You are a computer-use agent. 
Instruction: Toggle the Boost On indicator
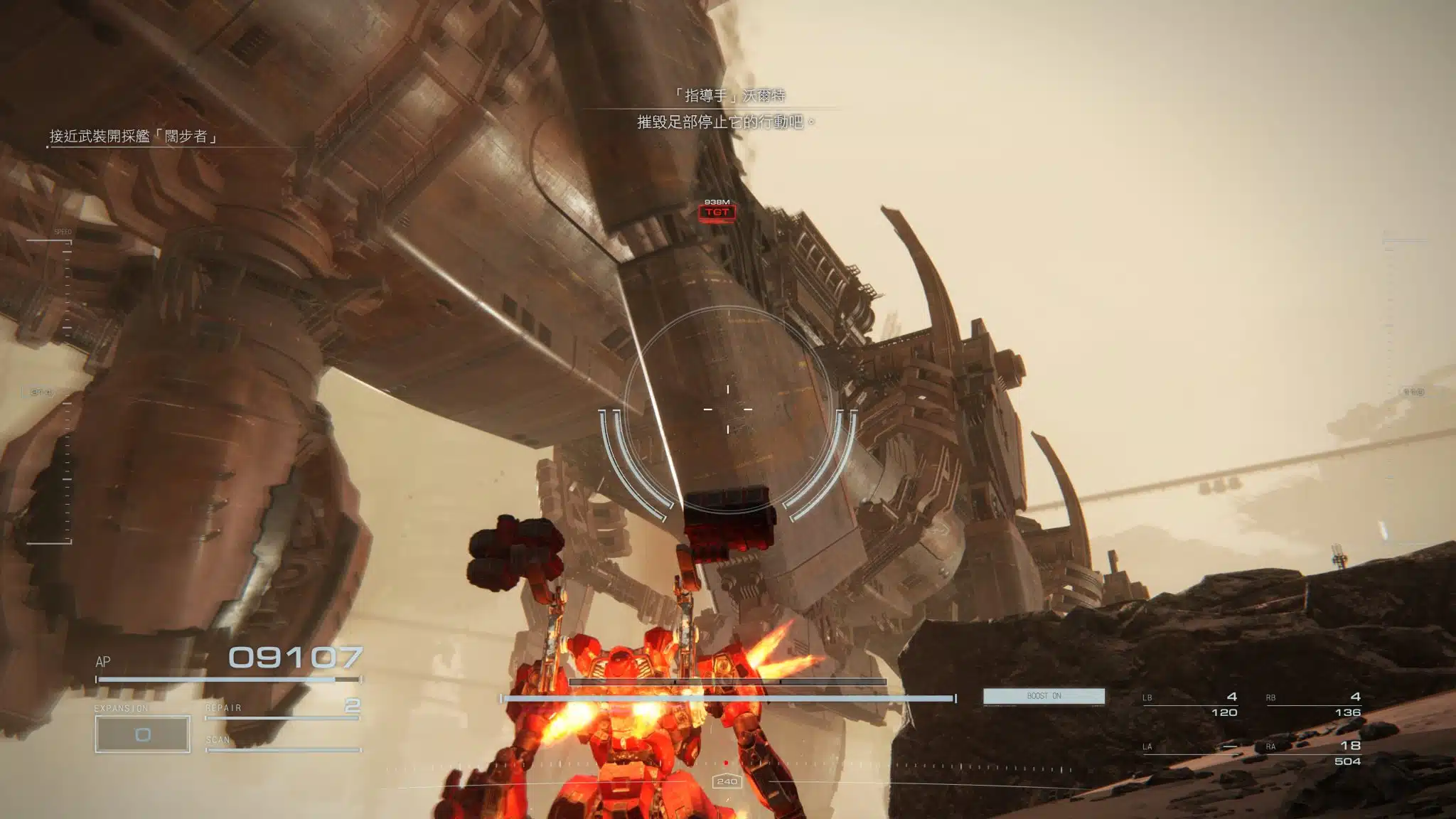[x=1044, y=696]
